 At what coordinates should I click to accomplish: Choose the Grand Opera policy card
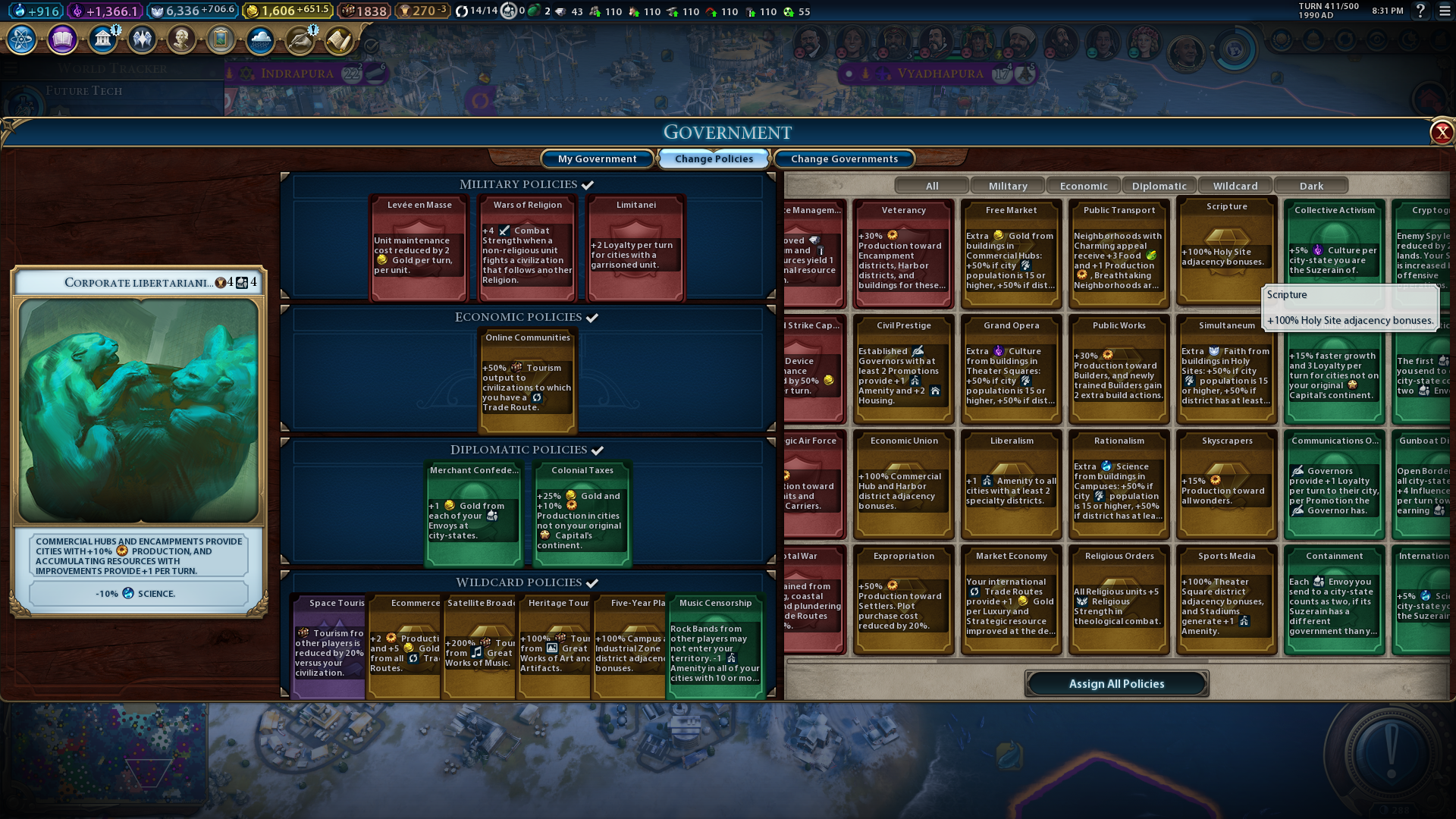(1011, 369)
